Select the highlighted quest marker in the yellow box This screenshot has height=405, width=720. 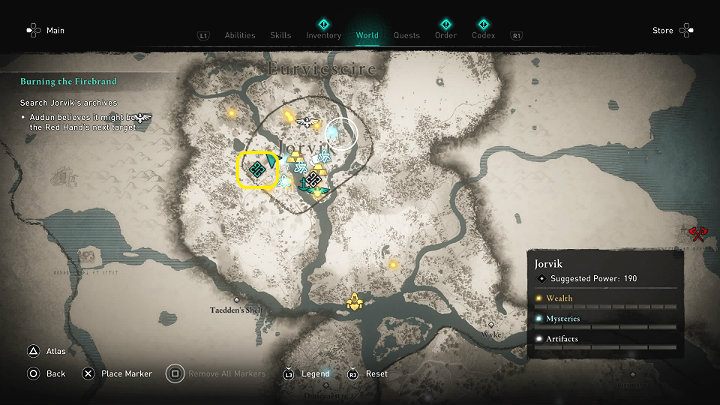[x=257, y=169]
